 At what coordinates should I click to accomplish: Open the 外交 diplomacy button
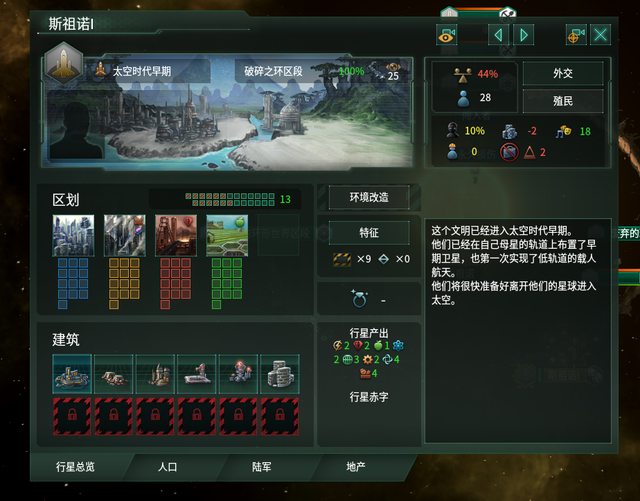click(x=563, y=73)
